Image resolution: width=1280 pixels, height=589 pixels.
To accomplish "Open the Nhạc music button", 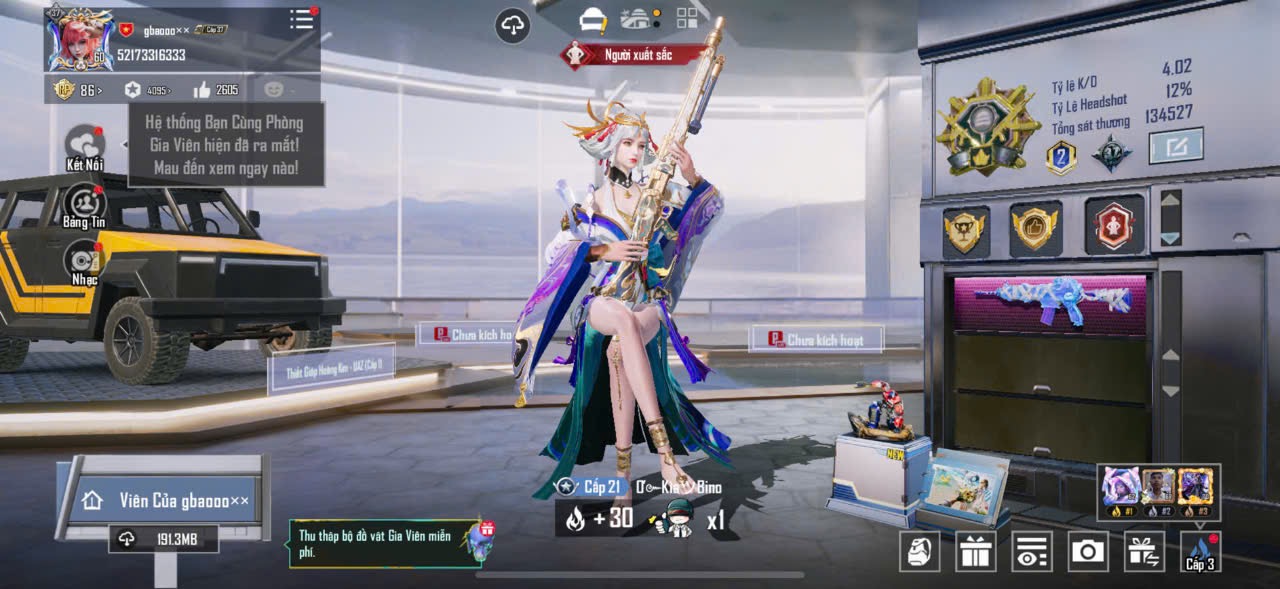I will click(84, 261).
